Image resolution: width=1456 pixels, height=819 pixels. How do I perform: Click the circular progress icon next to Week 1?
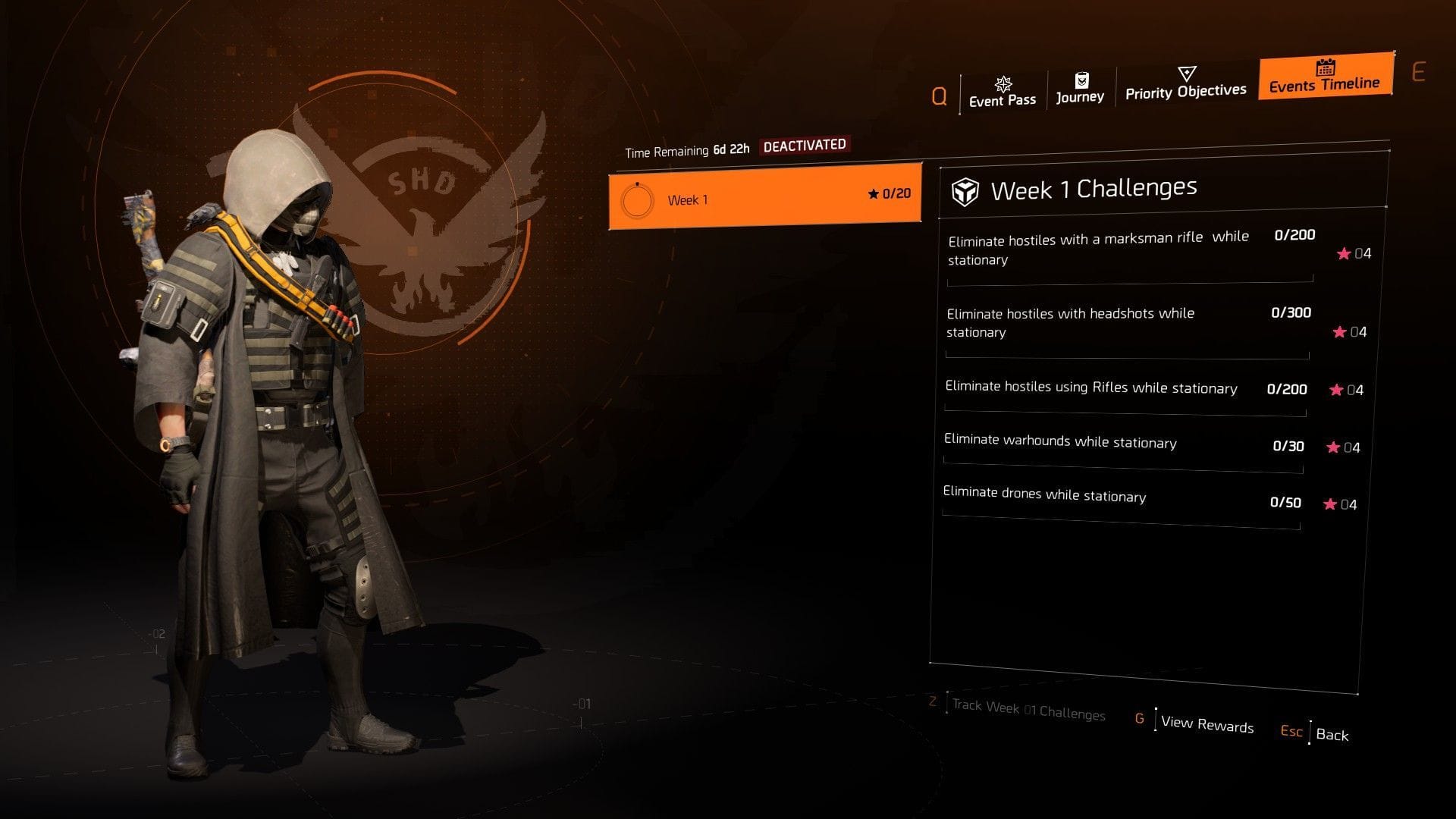pos(638,202)
